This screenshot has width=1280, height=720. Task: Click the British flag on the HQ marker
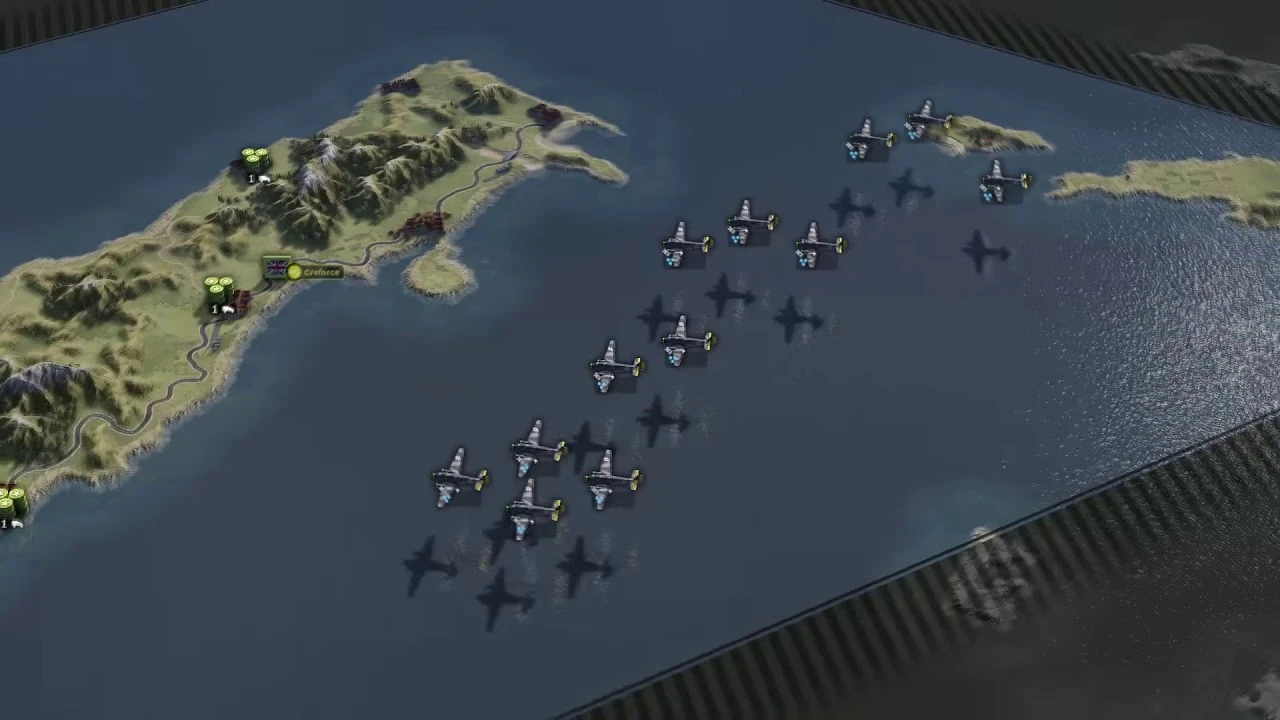275,267
